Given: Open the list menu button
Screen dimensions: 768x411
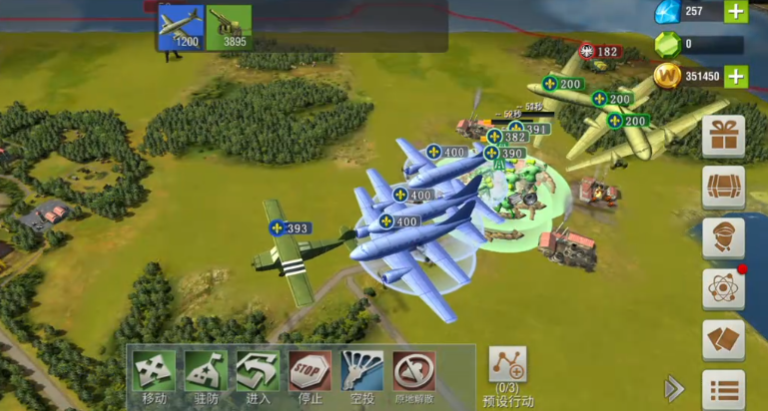Looking at the screenshot, I should tap(723, 389).
